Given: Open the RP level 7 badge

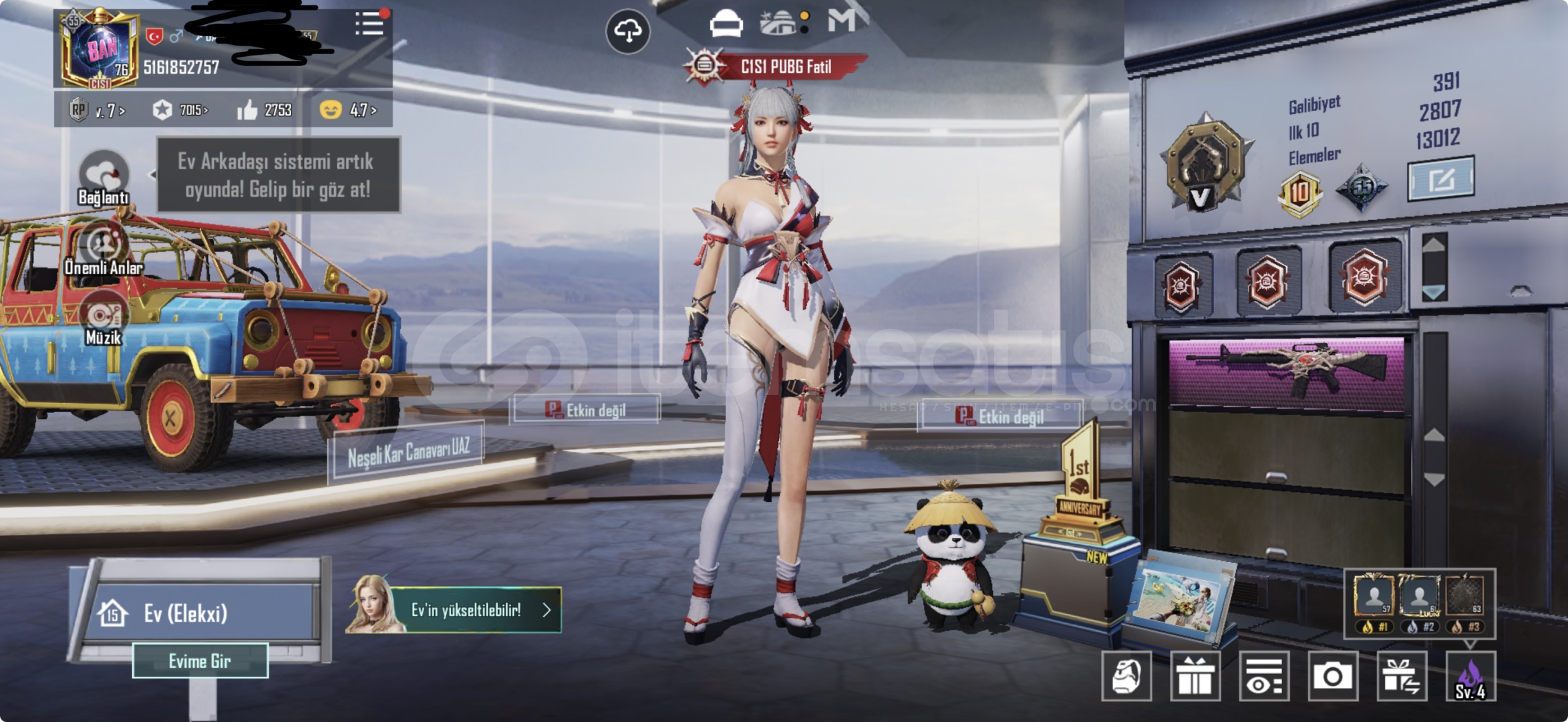Looking at the screenshot, I should (97, 110).
